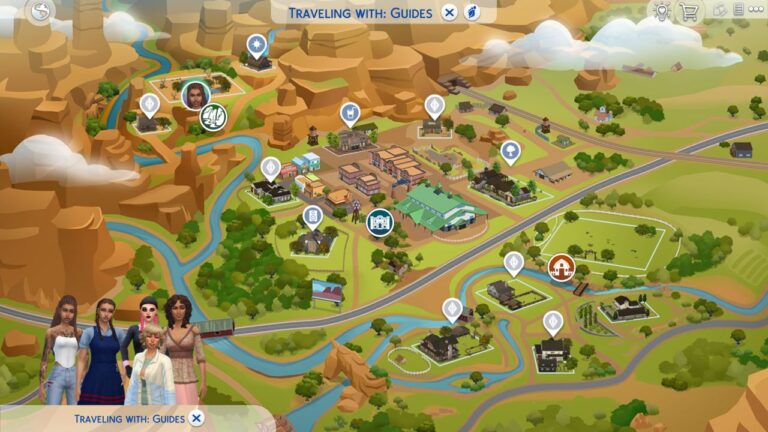The image size is (768, 432).
Task: Open the gallery icon in top-right
Action: (x=718, y=11)
